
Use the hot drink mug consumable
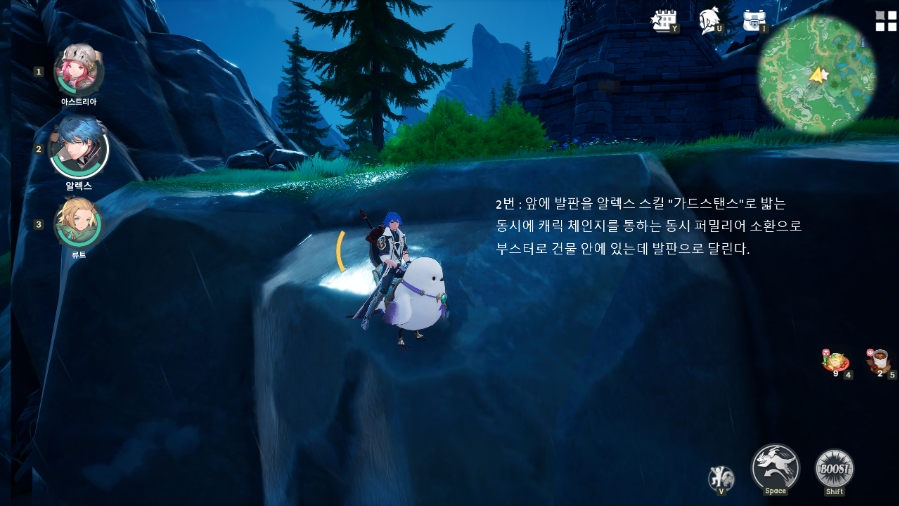(x=879, y=361)
